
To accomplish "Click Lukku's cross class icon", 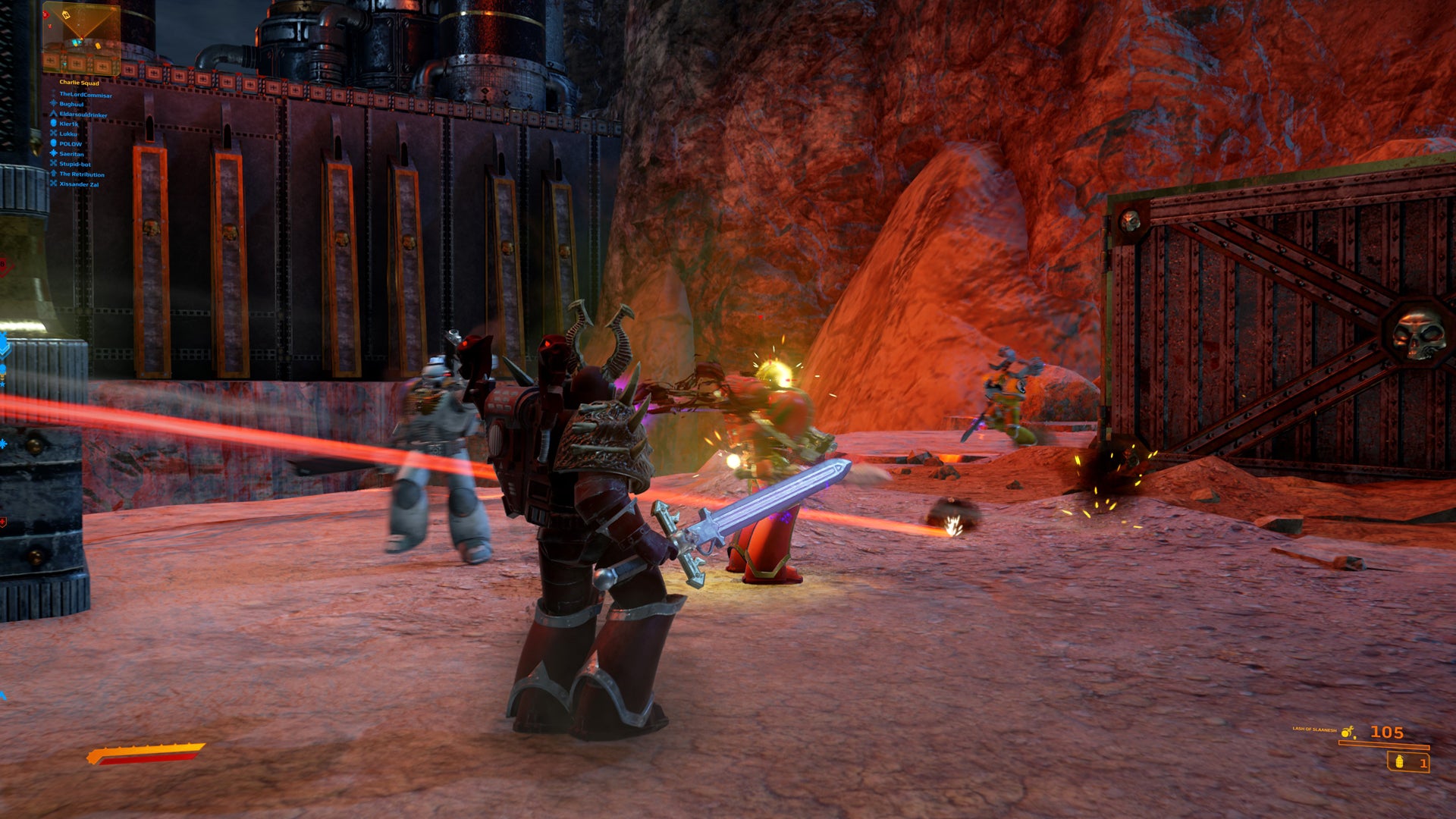I will pyautogui.click(x=53, y=133).
